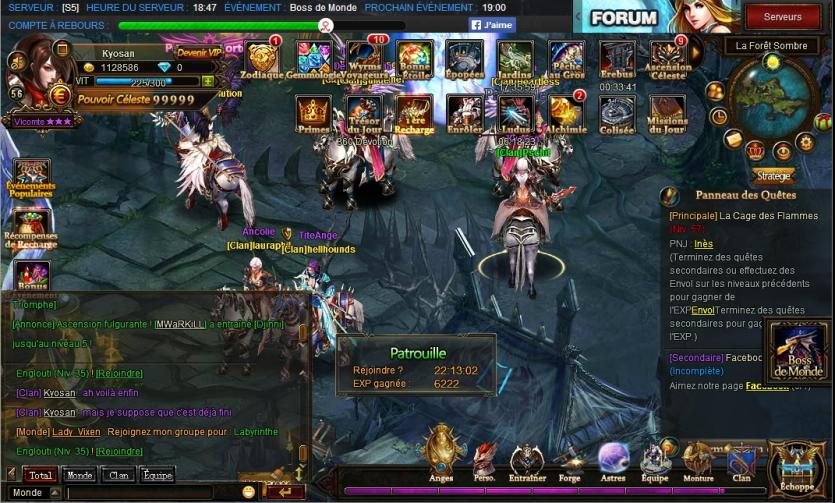Open the Échoppe shop
This screenshot has width=835, height=503.
pos(796,468)
